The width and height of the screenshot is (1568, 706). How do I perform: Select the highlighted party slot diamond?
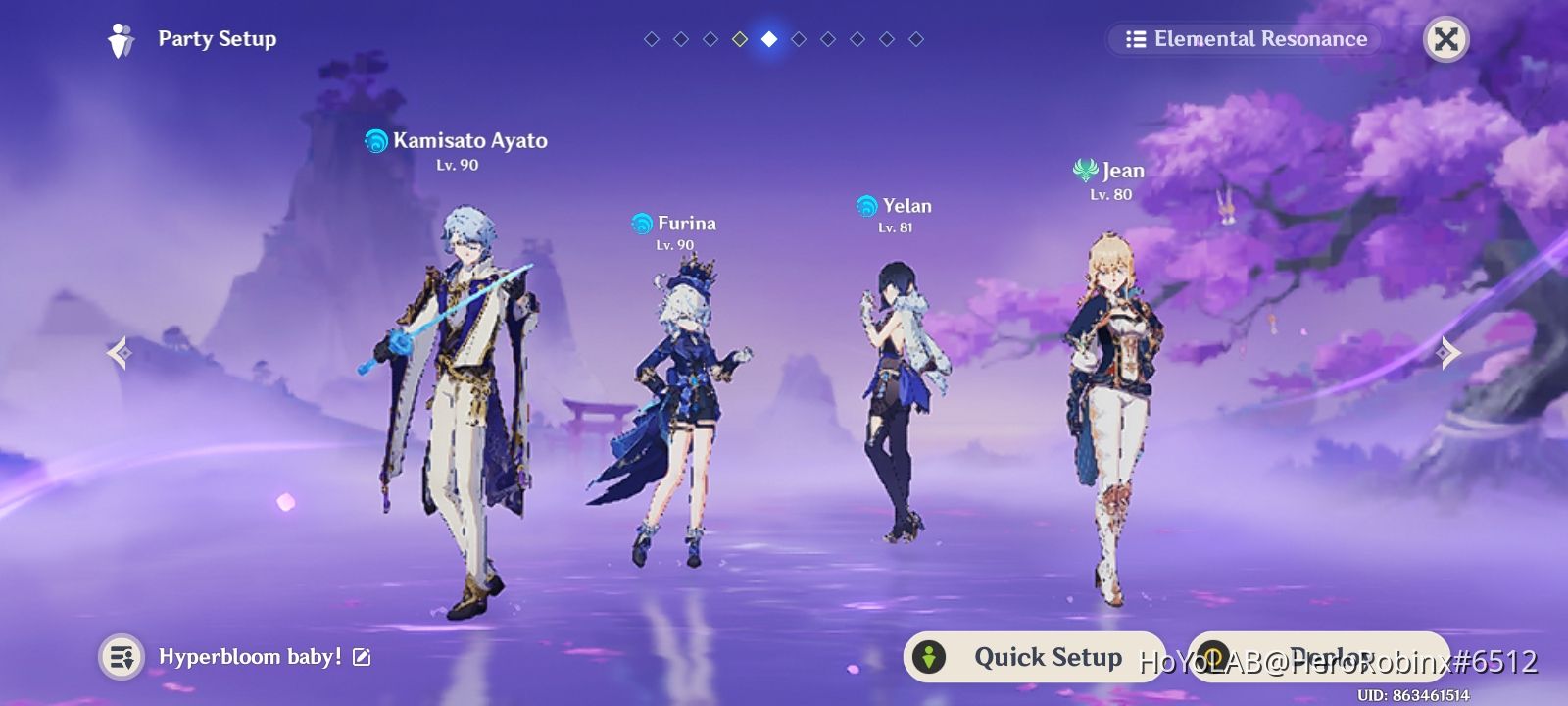coord(768,39)
